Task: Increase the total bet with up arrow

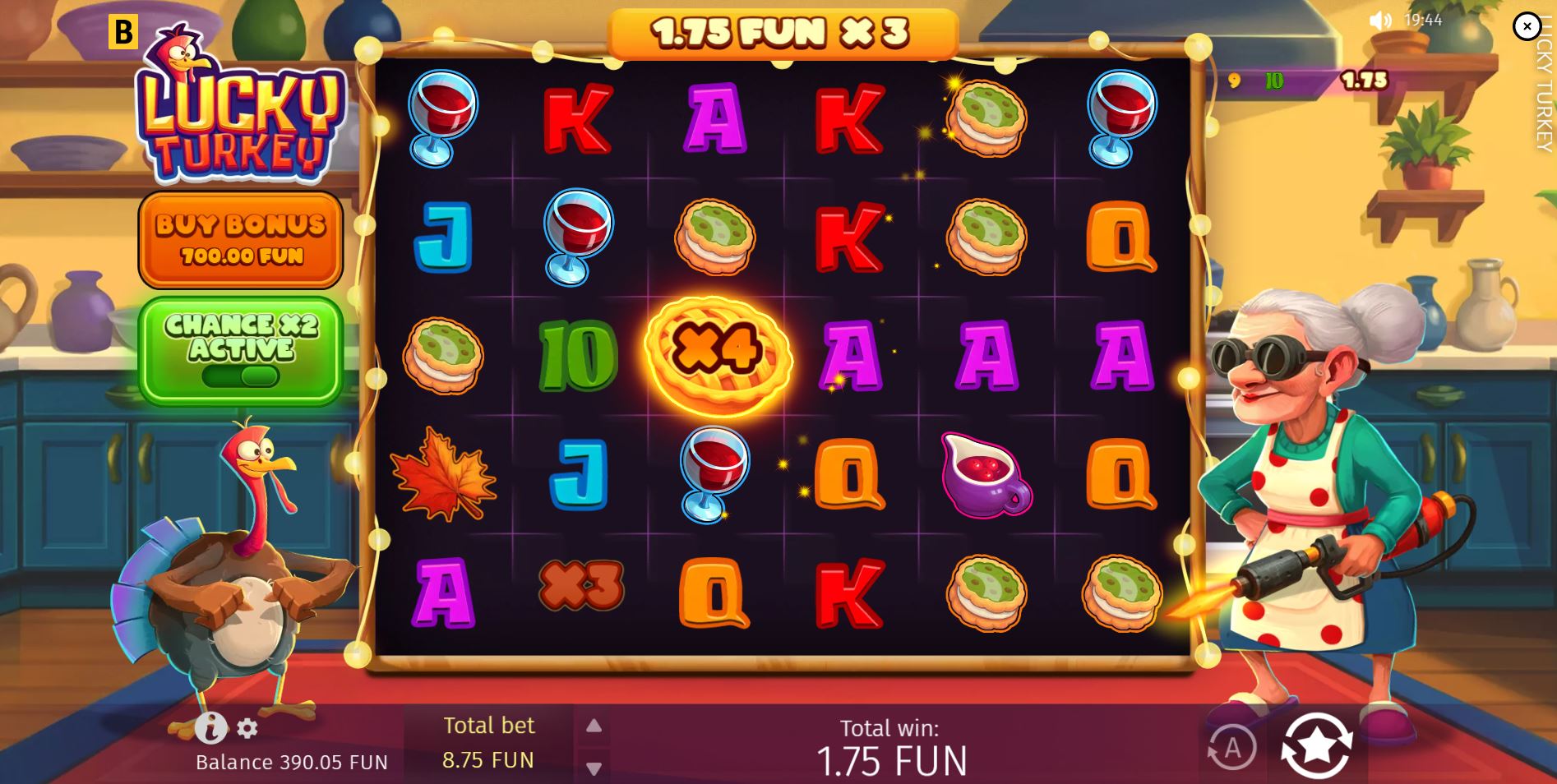Action: (594, 726)
